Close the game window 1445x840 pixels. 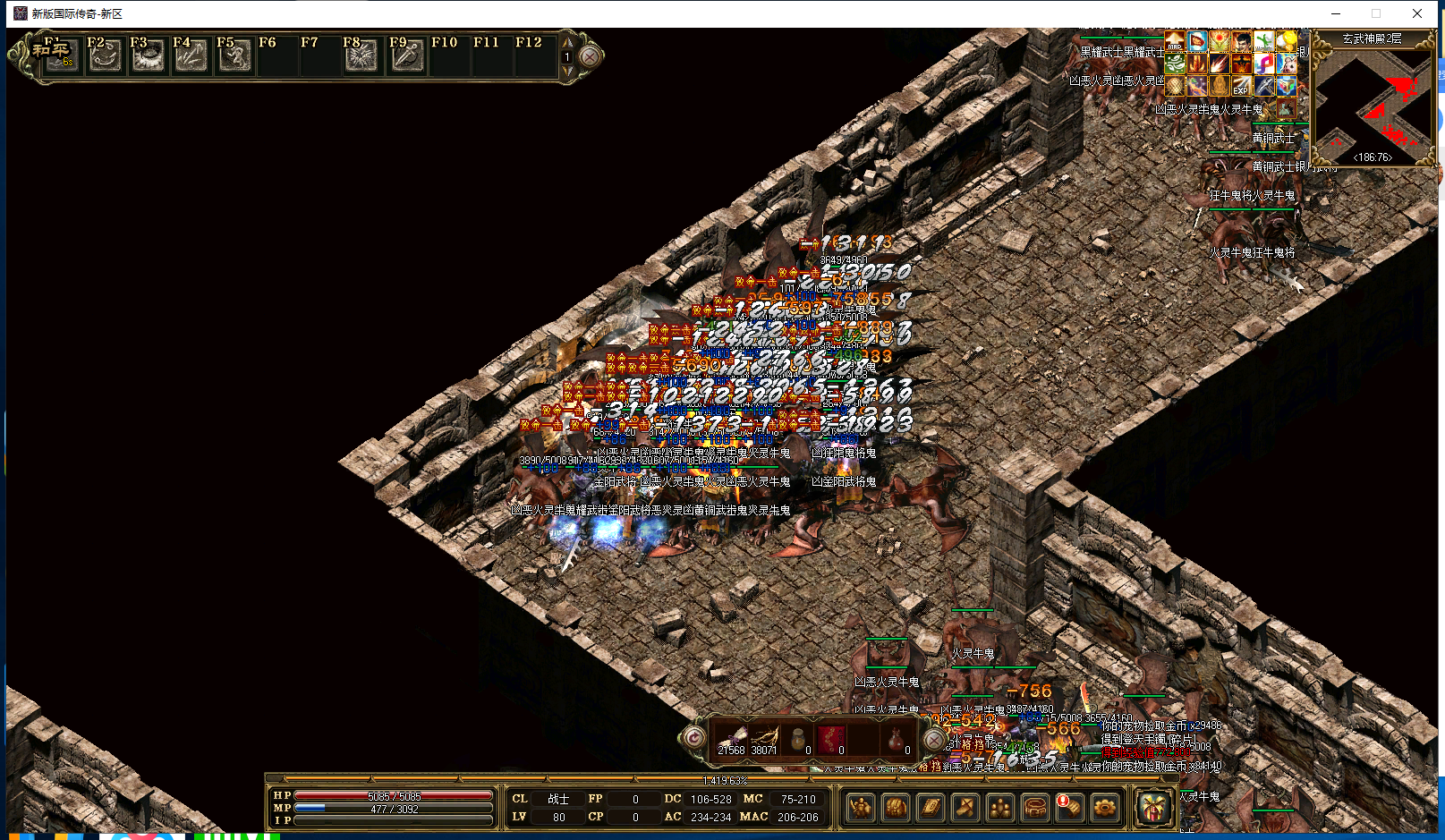coord(1417,13)
